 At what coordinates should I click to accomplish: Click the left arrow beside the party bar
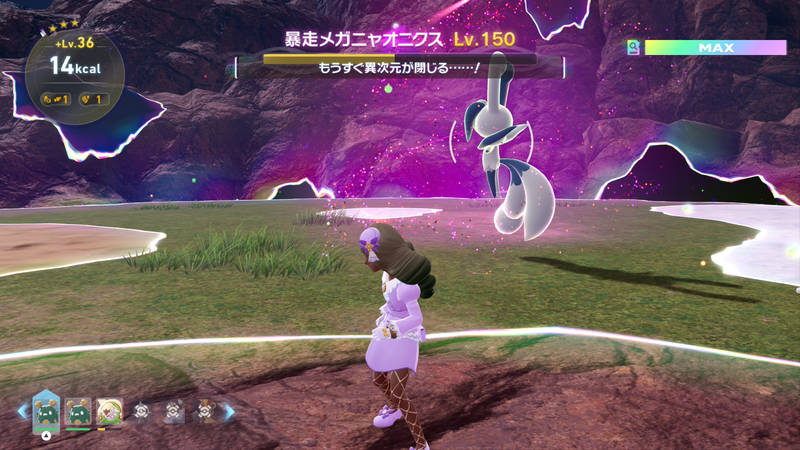[x=22, y=410]
